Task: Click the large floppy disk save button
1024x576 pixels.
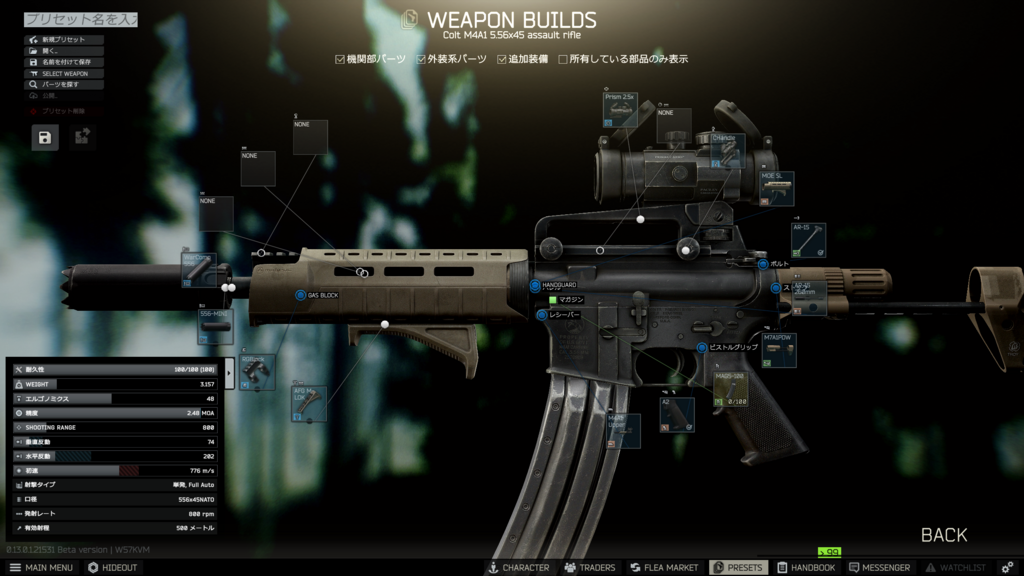Action: coord(45,138)
